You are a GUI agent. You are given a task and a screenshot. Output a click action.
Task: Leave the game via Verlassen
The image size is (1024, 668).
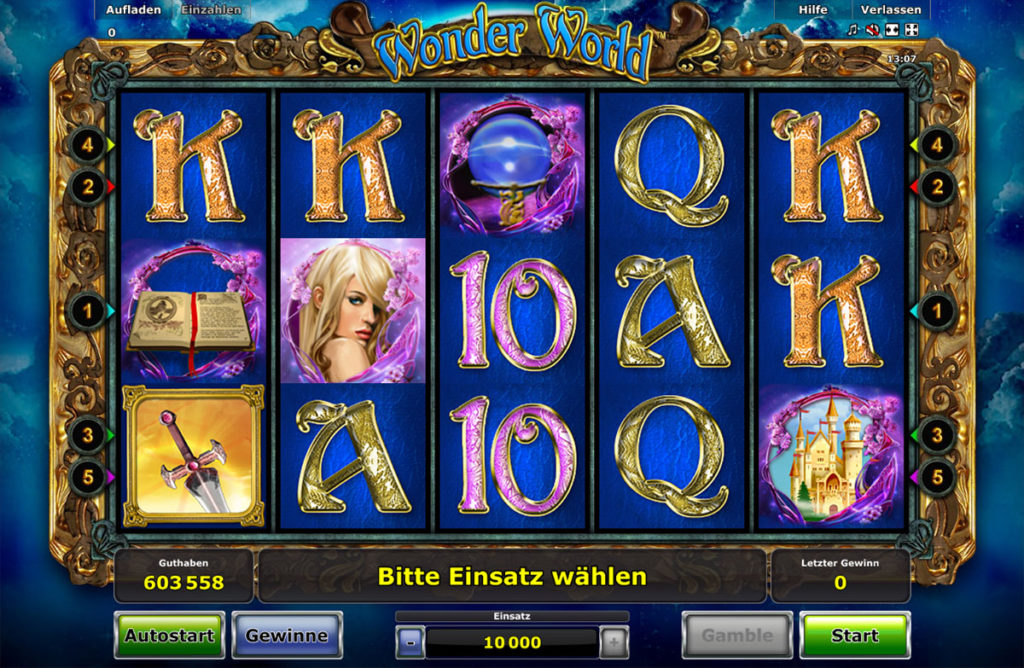point(890,9)
